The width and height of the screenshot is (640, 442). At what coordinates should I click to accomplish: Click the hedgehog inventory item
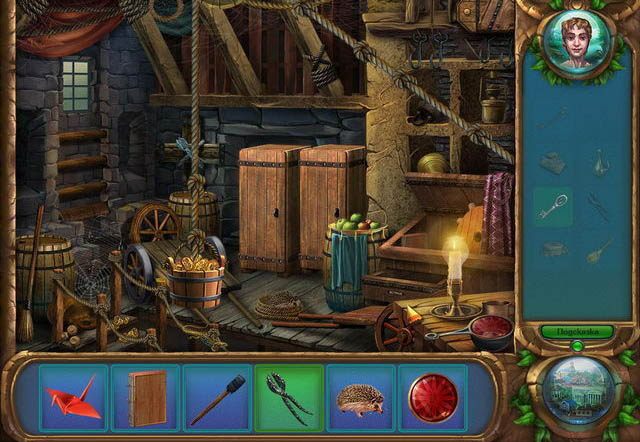click(x=361, y=397)
